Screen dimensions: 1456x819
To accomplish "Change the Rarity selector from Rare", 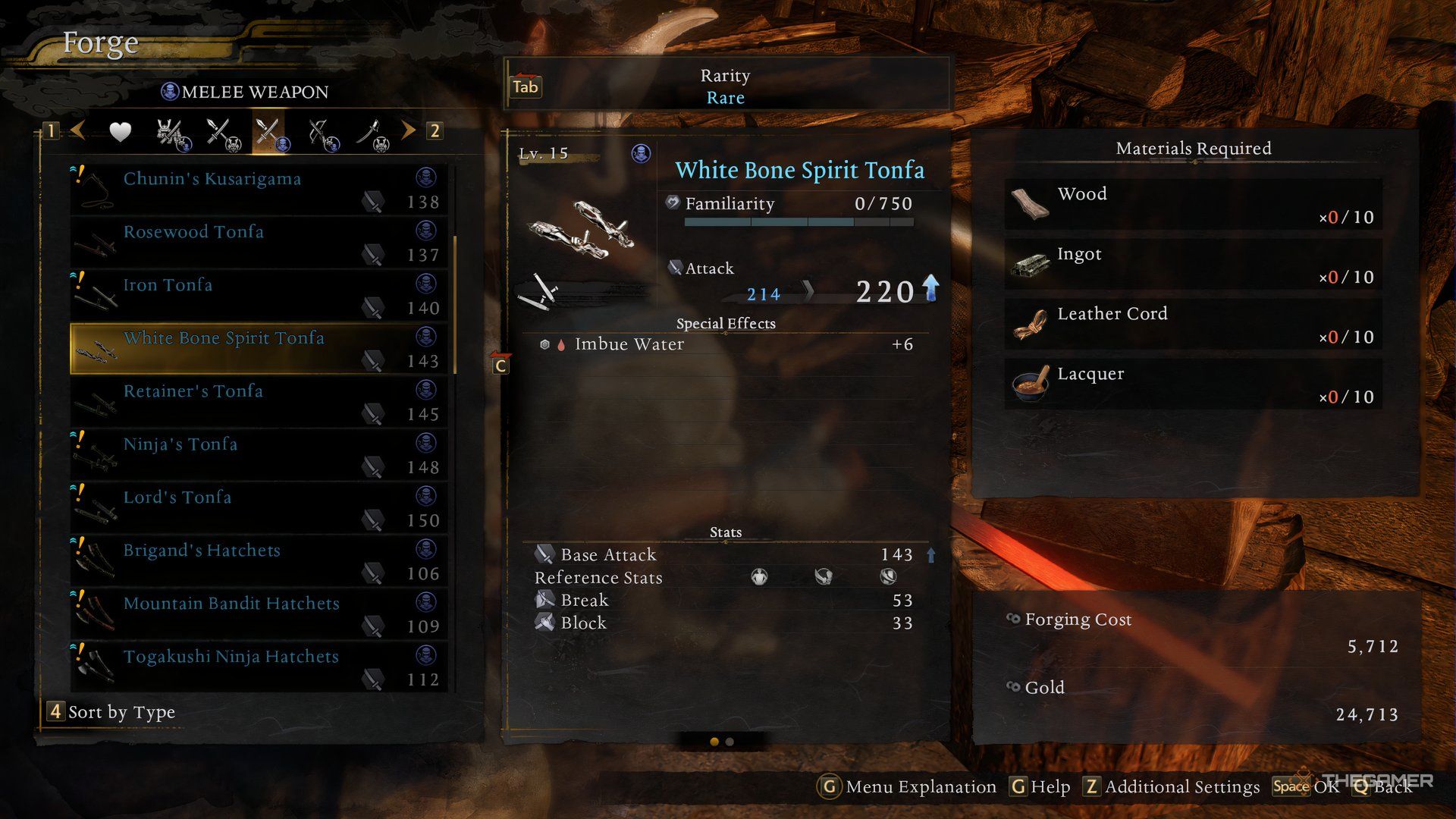I will pos(725,86).
